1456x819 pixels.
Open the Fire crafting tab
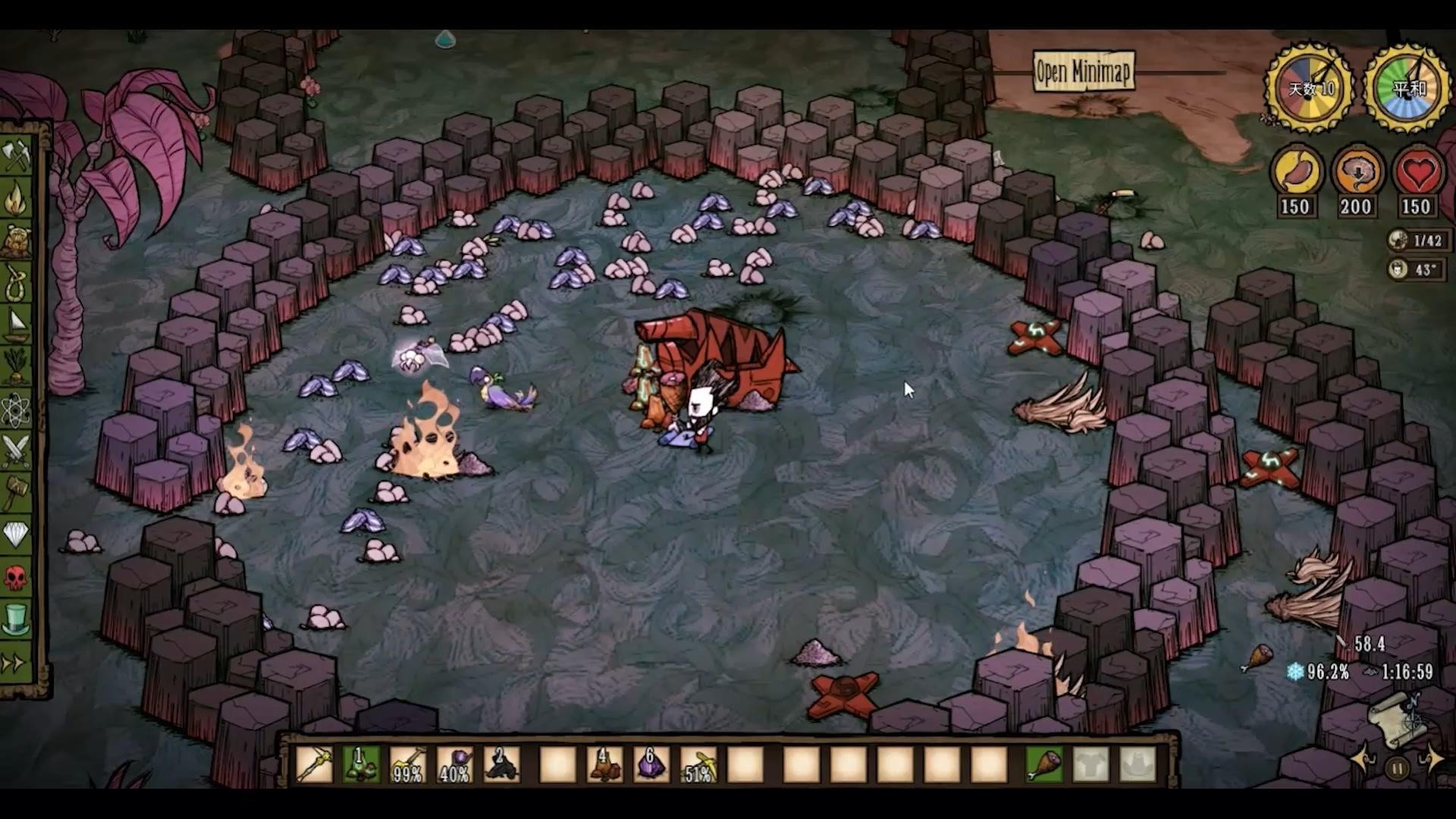(x=17, y=199)
